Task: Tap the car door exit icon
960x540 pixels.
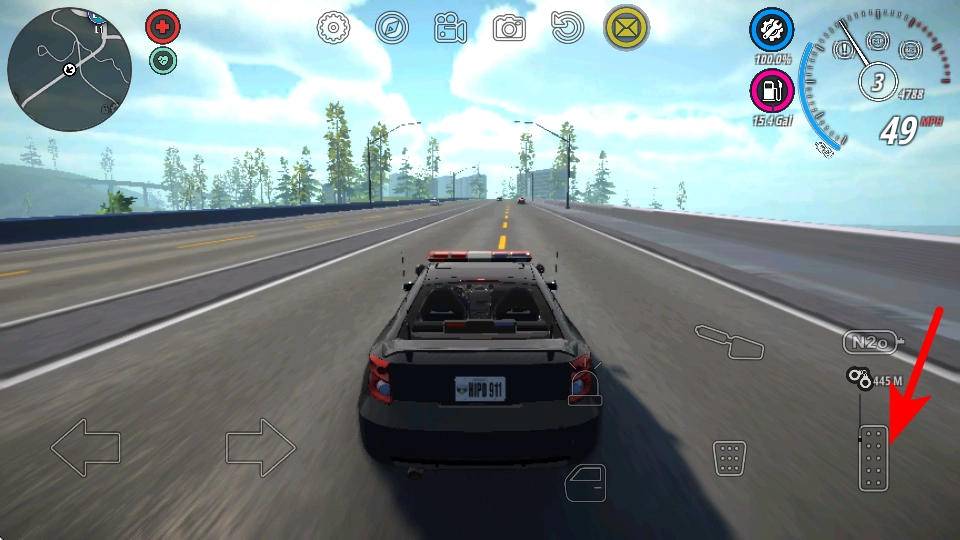Action: click(x=586, y=482)
